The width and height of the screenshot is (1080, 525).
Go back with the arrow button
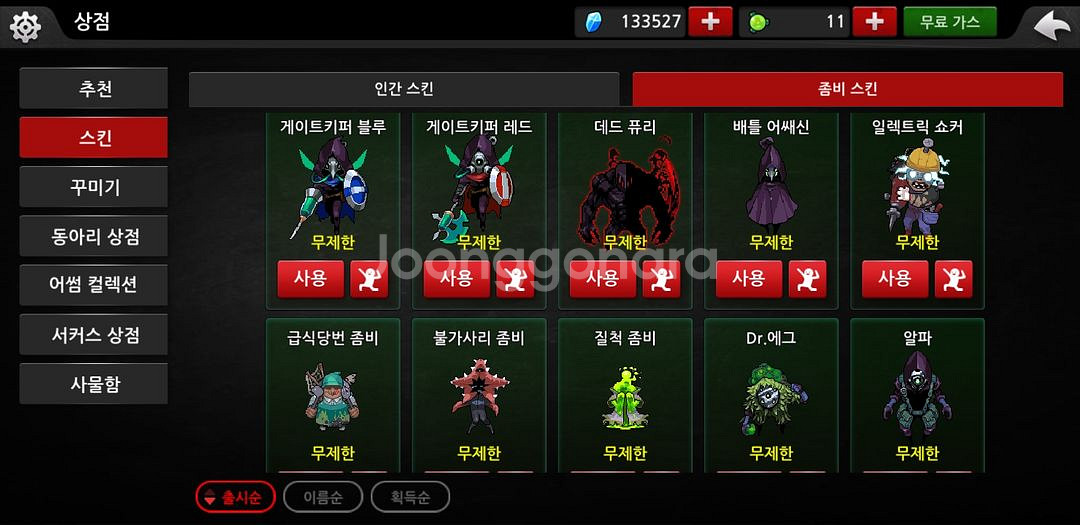pyautogui.click(x=1051, y=24)
